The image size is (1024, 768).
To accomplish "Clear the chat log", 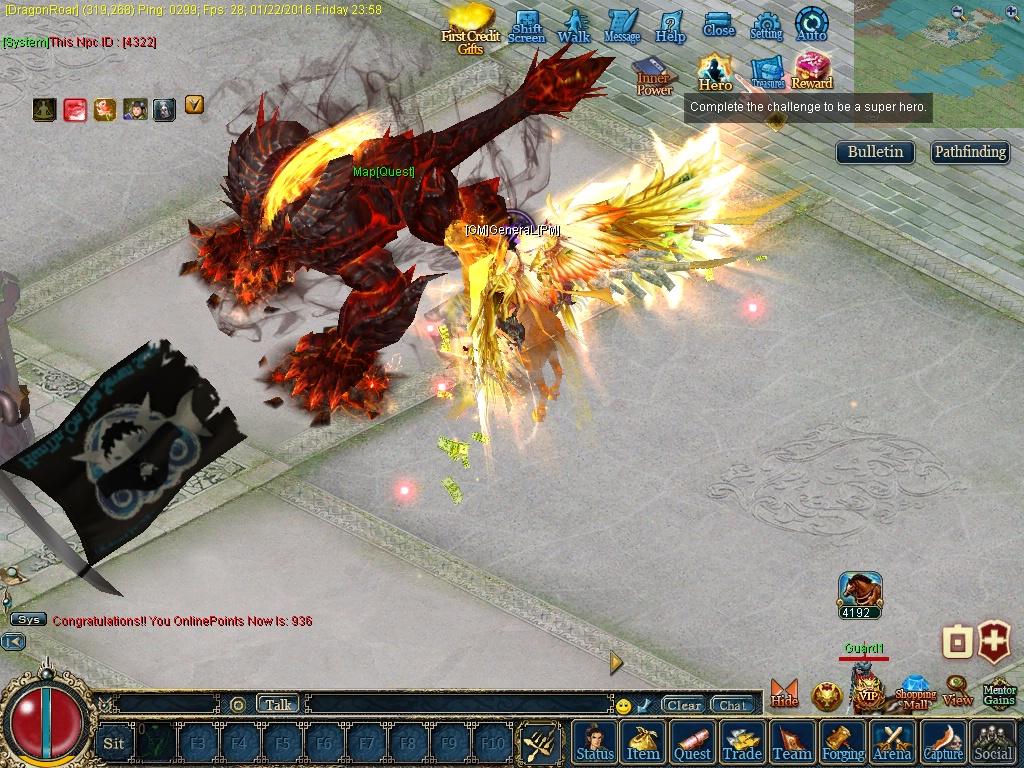I will click(684, 705).
